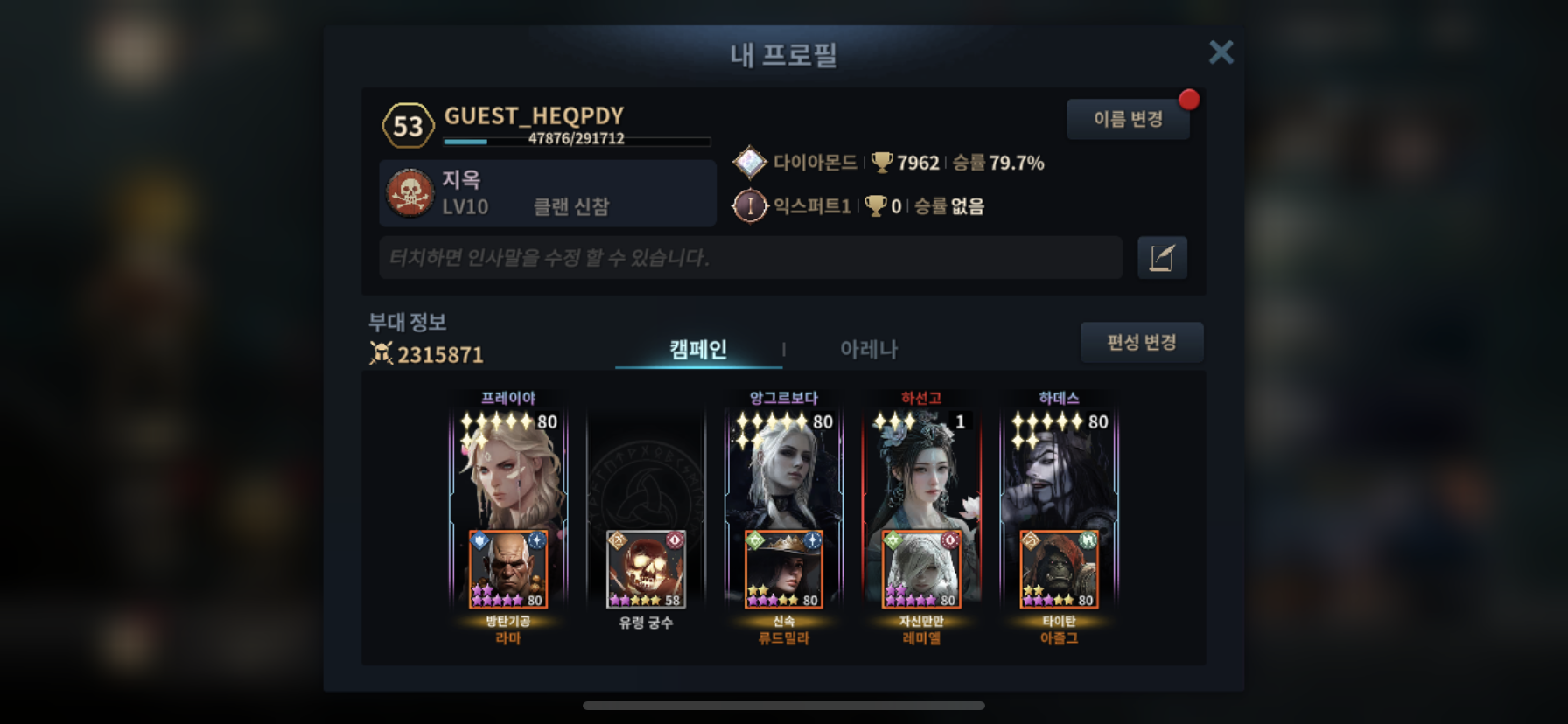Choose the 라마 unit portrait
Screen dimensions: 1568x724
coord(508,569)
